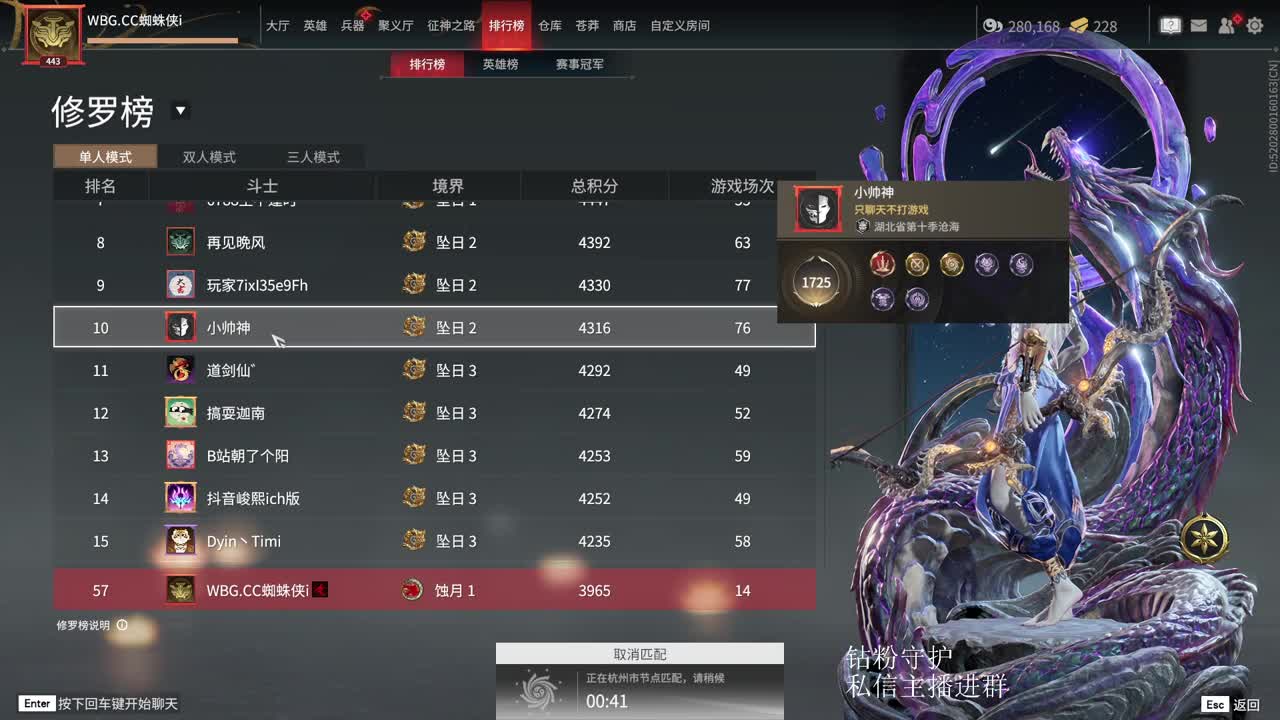
Task: Open the settings gear icon
Action: 1254,26
